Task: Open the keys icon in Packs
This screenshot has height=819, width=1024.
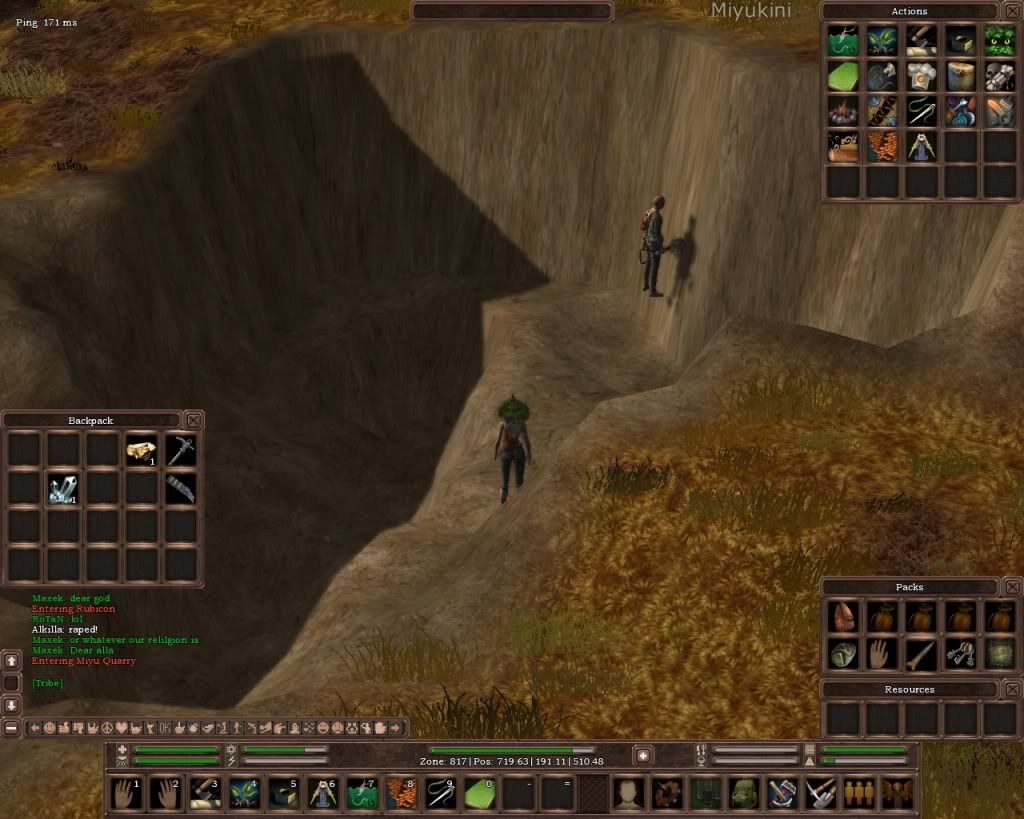Action: (960, 654)
